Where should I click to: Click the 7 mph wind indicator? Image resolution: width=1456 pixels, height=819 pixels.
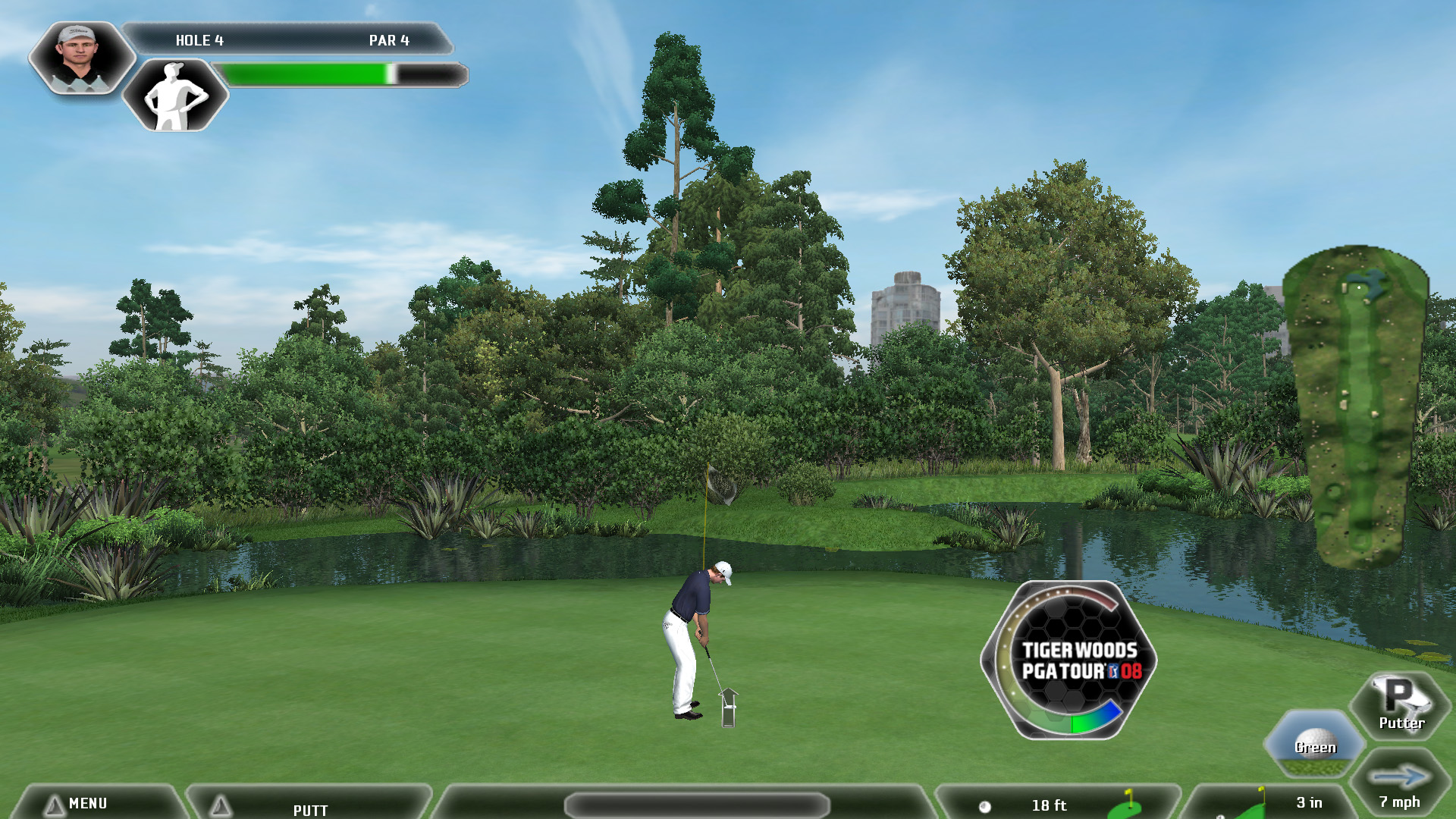1400,786
